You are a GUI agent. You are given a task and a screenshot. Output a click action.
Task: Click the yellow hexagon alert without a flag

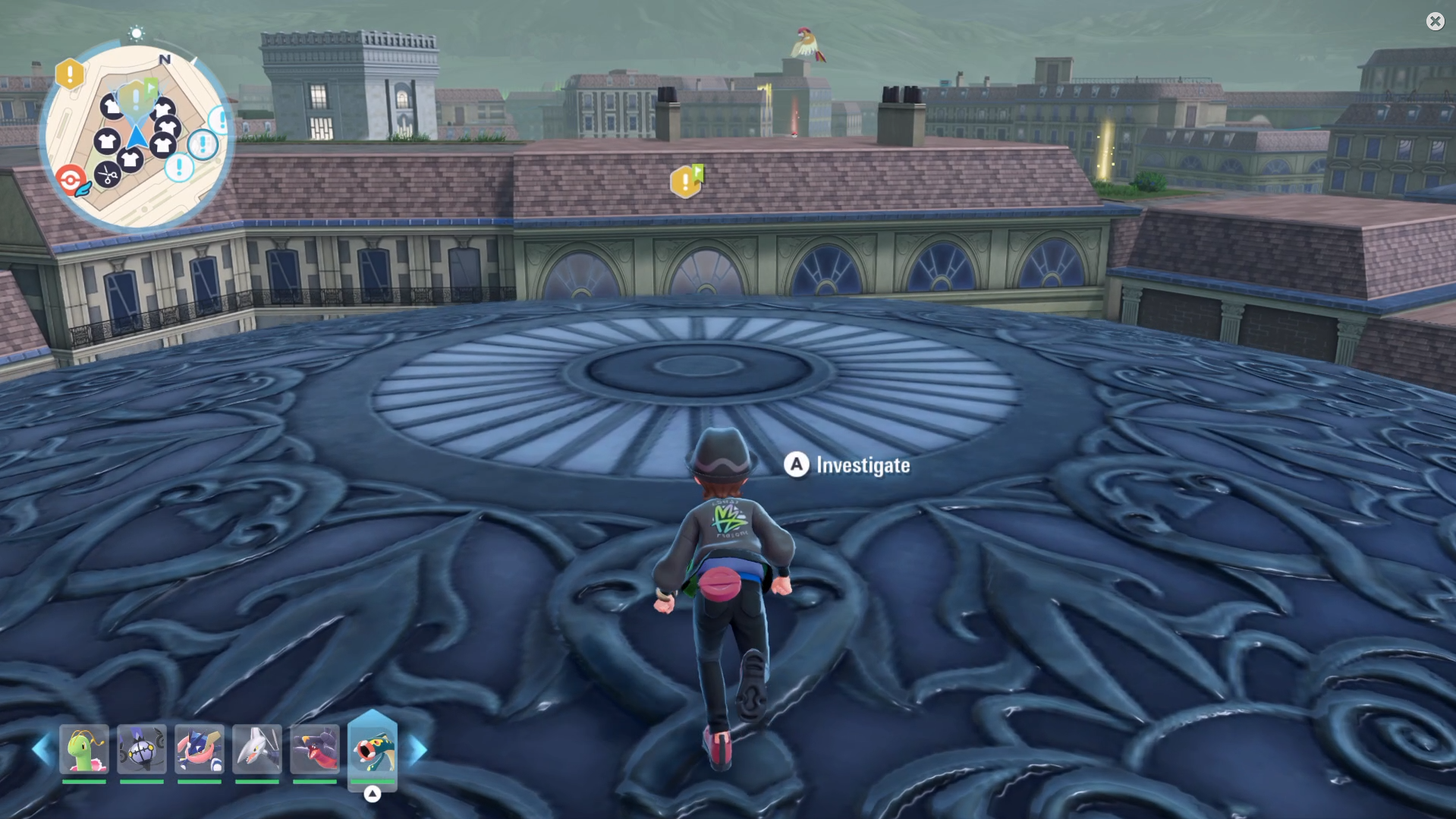point(70,74)
